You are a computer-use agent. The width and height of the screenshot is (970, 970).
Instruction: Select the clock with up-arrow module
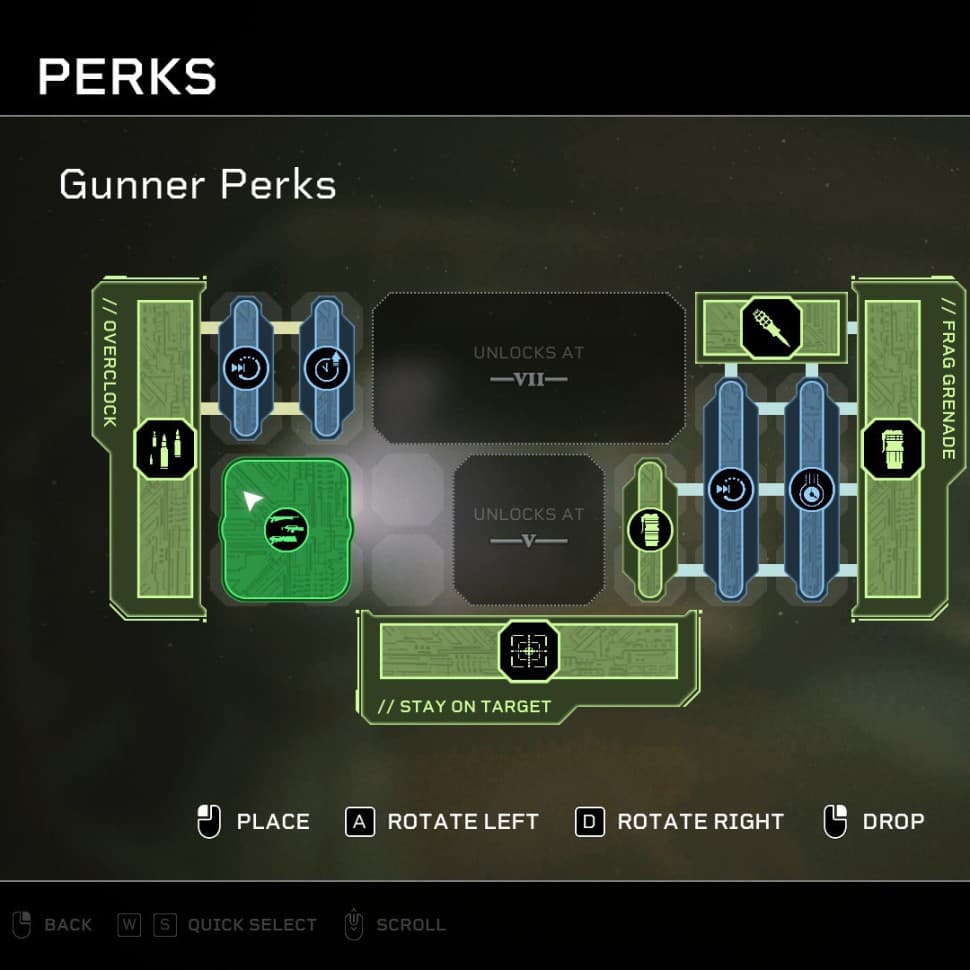point(326,368)
